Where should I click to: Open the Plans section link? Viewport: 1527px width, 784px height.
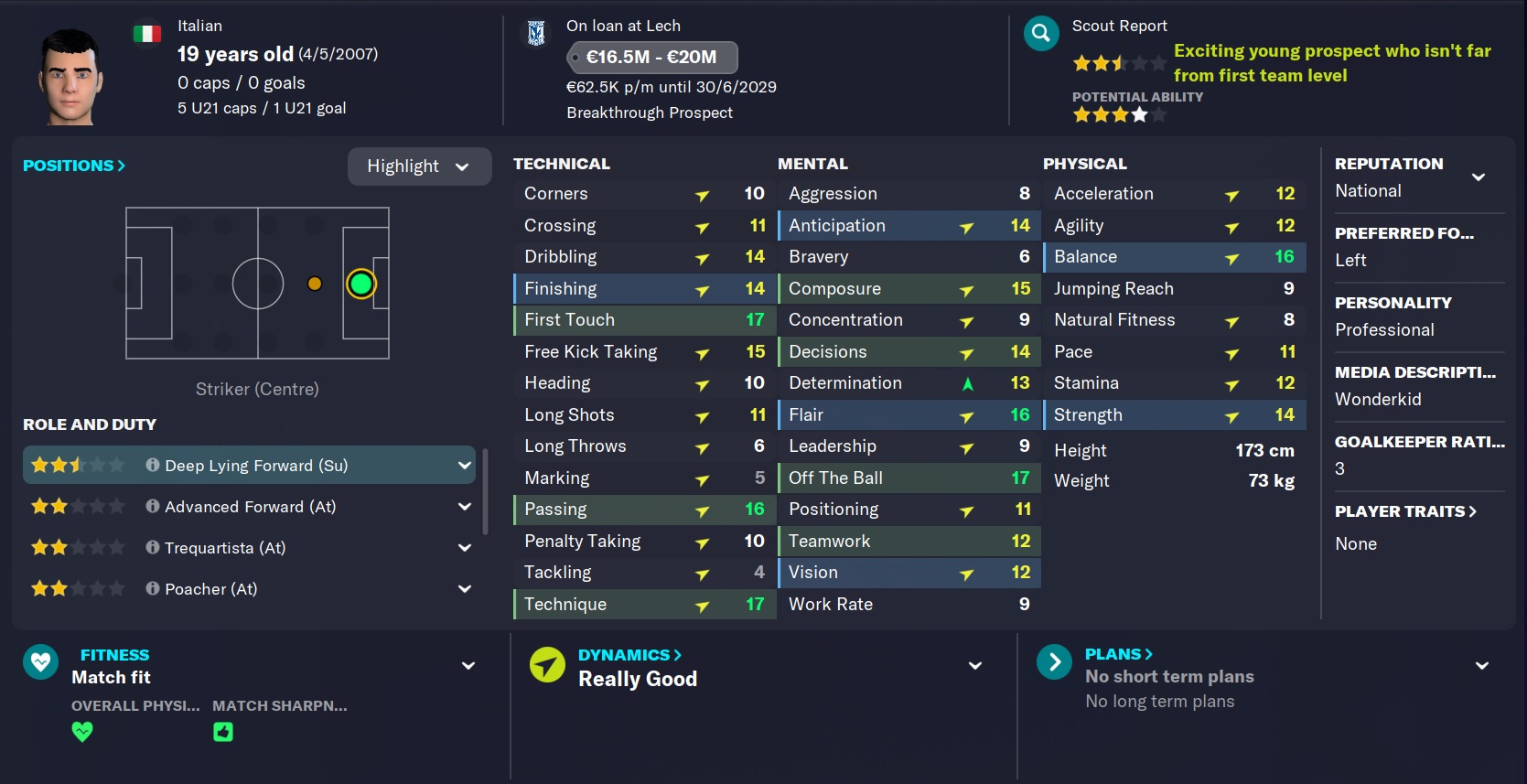click(x=1118, y=654)
